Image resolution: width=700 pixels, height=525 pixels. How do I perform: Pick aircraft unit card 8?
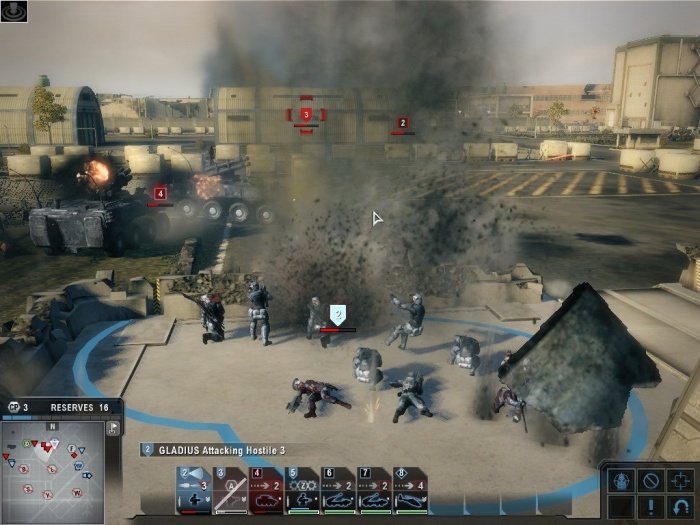tap(410, 490)
